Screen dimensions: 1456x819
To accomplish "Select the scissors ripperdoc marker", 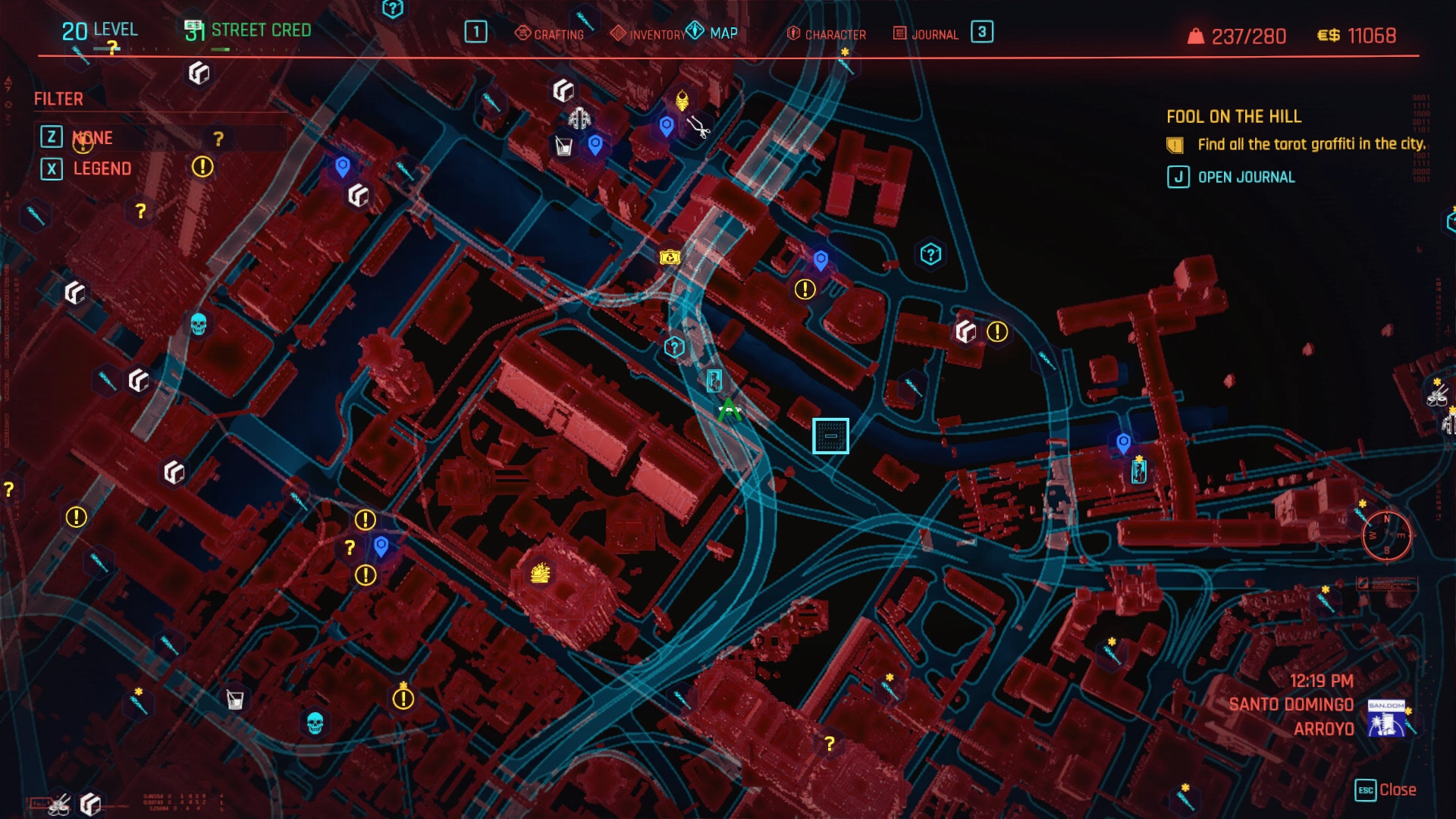I will click(698, 127).
